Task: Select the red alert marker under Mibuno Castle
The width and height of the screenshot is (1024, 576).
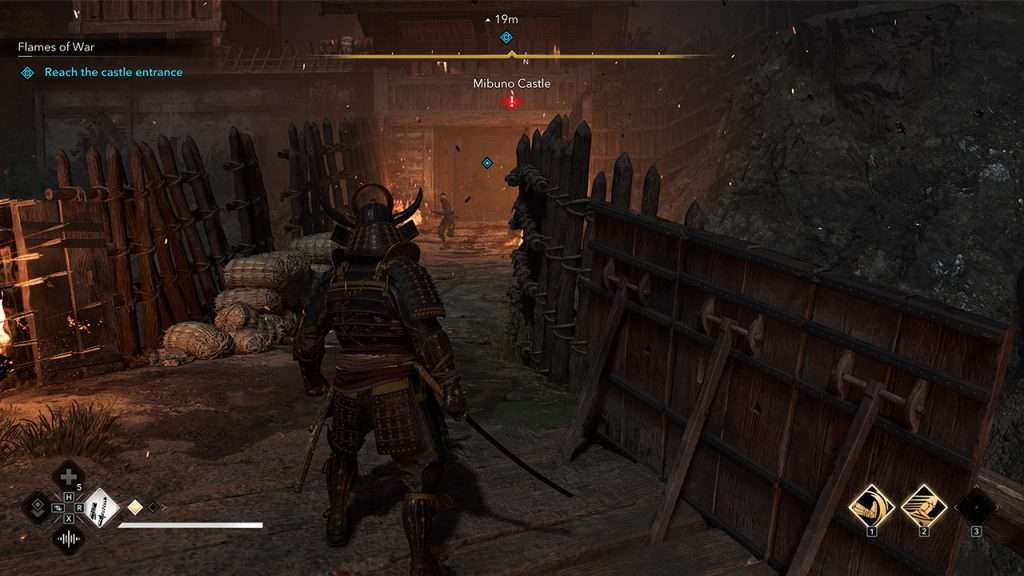Action: [512, 101]
